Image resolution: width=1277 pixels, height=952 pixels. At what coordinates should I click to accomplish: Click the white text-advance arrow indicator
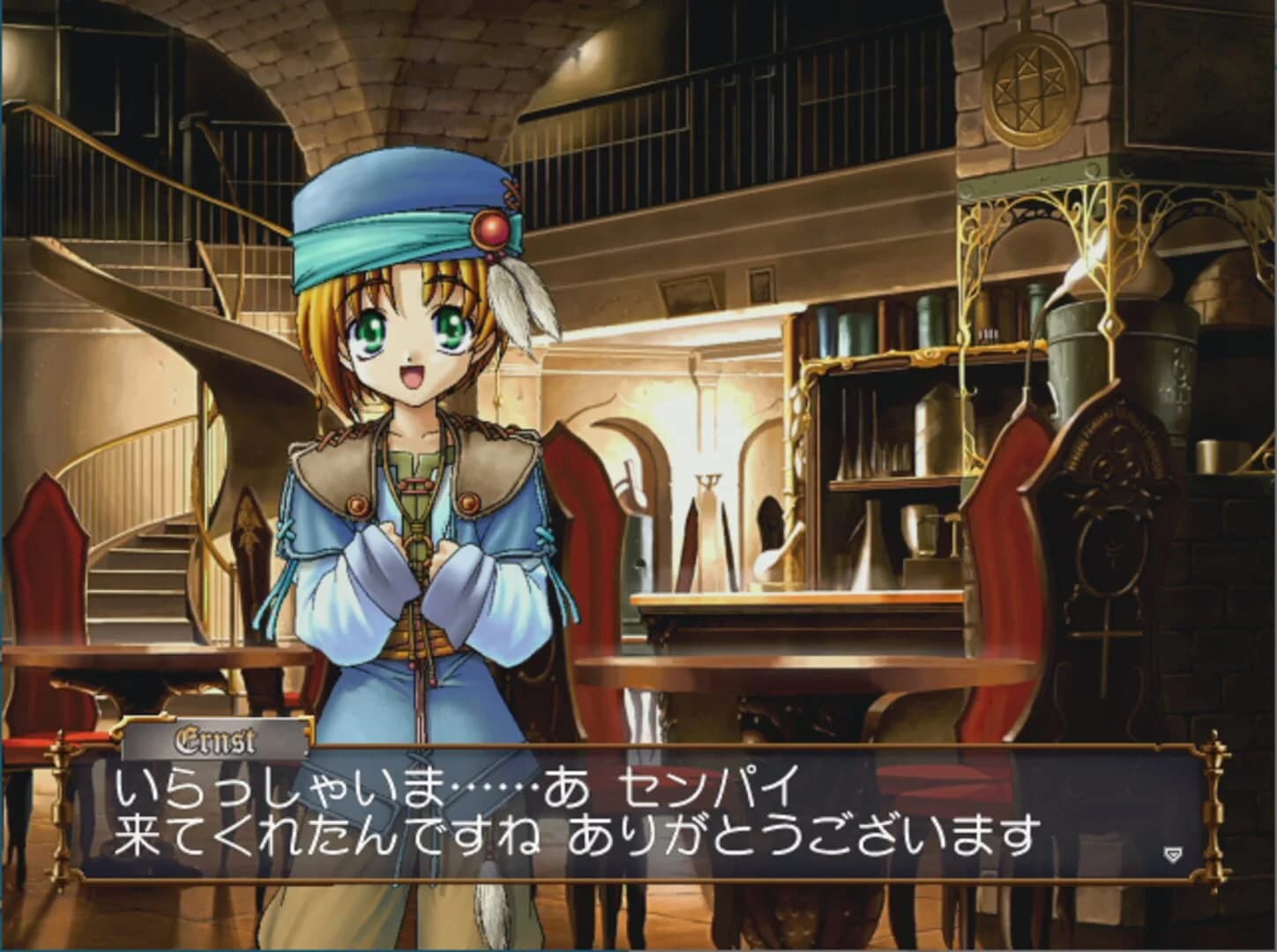point(1172,852)
